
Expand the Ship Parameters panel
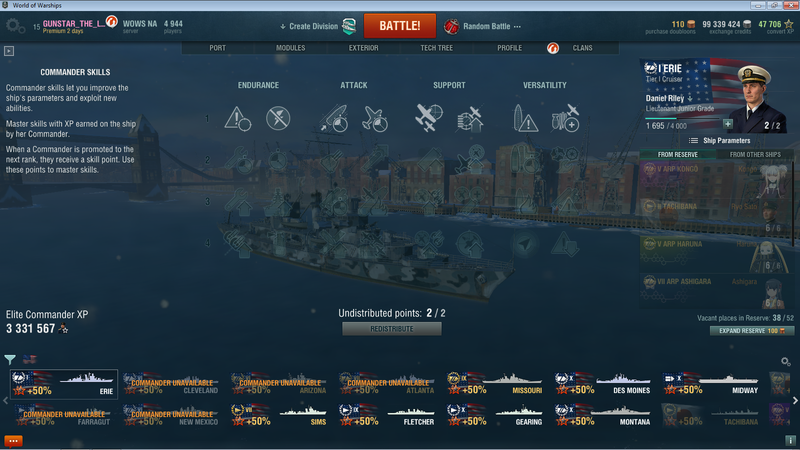pos(719,141)
